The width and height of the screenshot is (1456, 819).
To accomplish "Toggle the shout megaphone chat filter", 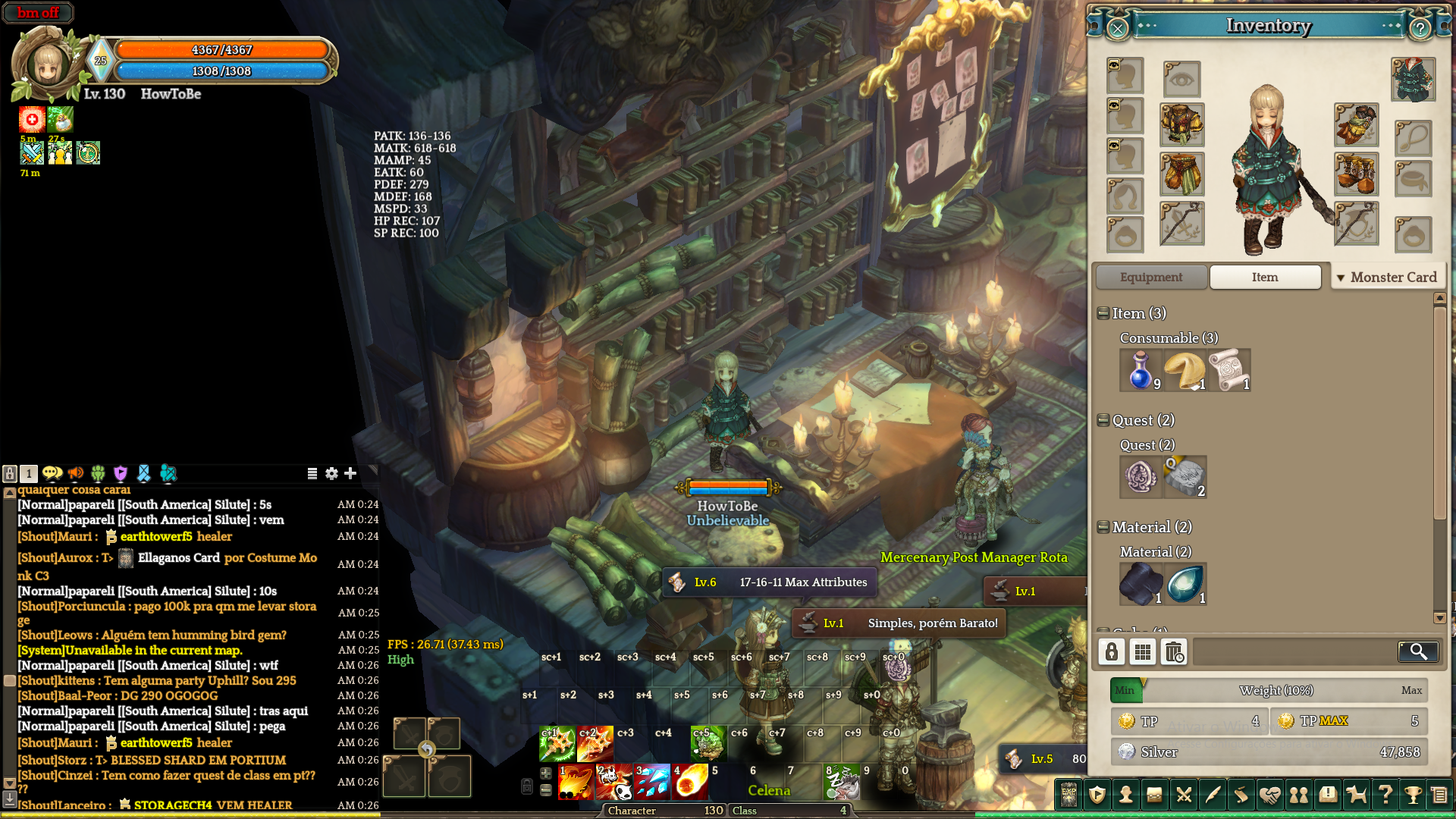I will pos(76,473).
